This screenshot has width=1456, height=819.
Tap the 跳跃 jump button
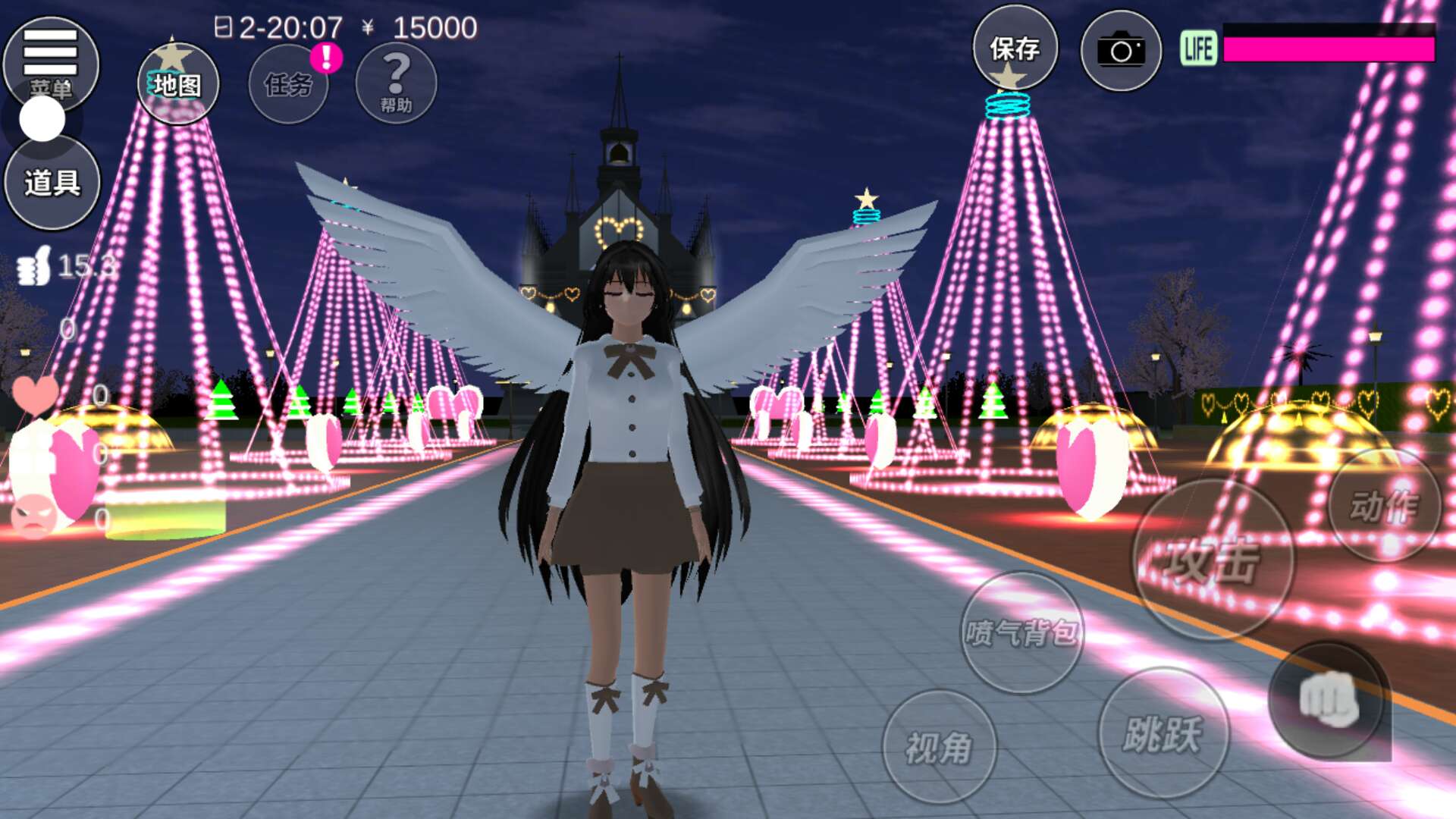[1163, 733]
